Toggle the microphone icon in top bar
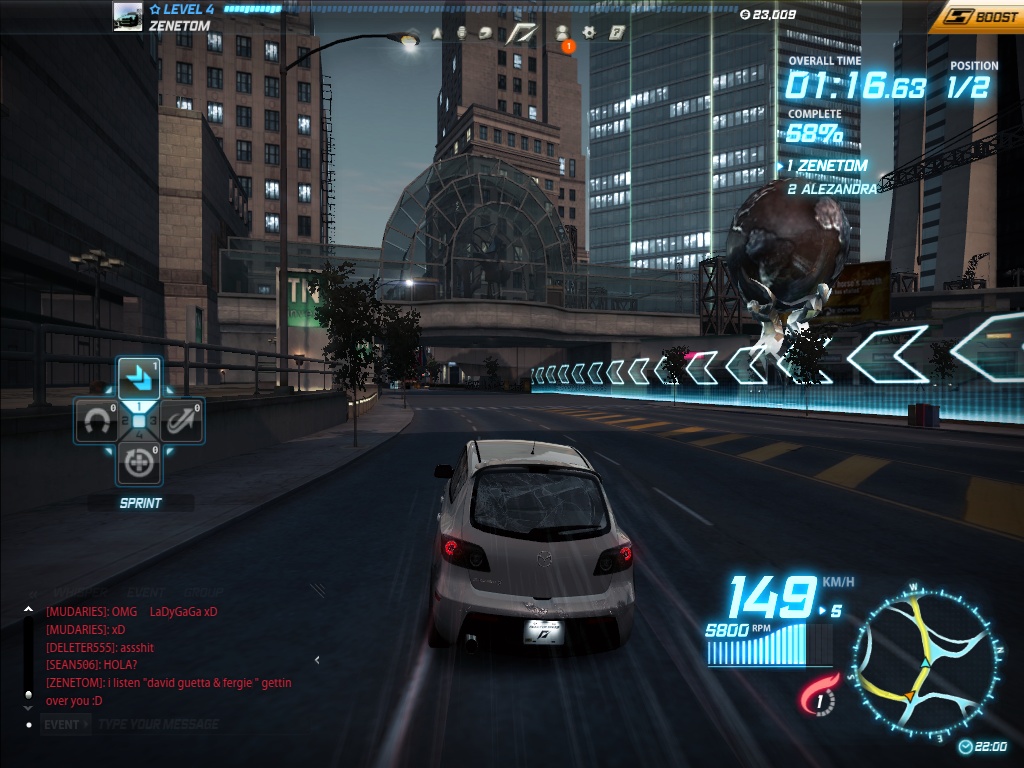This screenshot has height=768, width=1024. 461,33
